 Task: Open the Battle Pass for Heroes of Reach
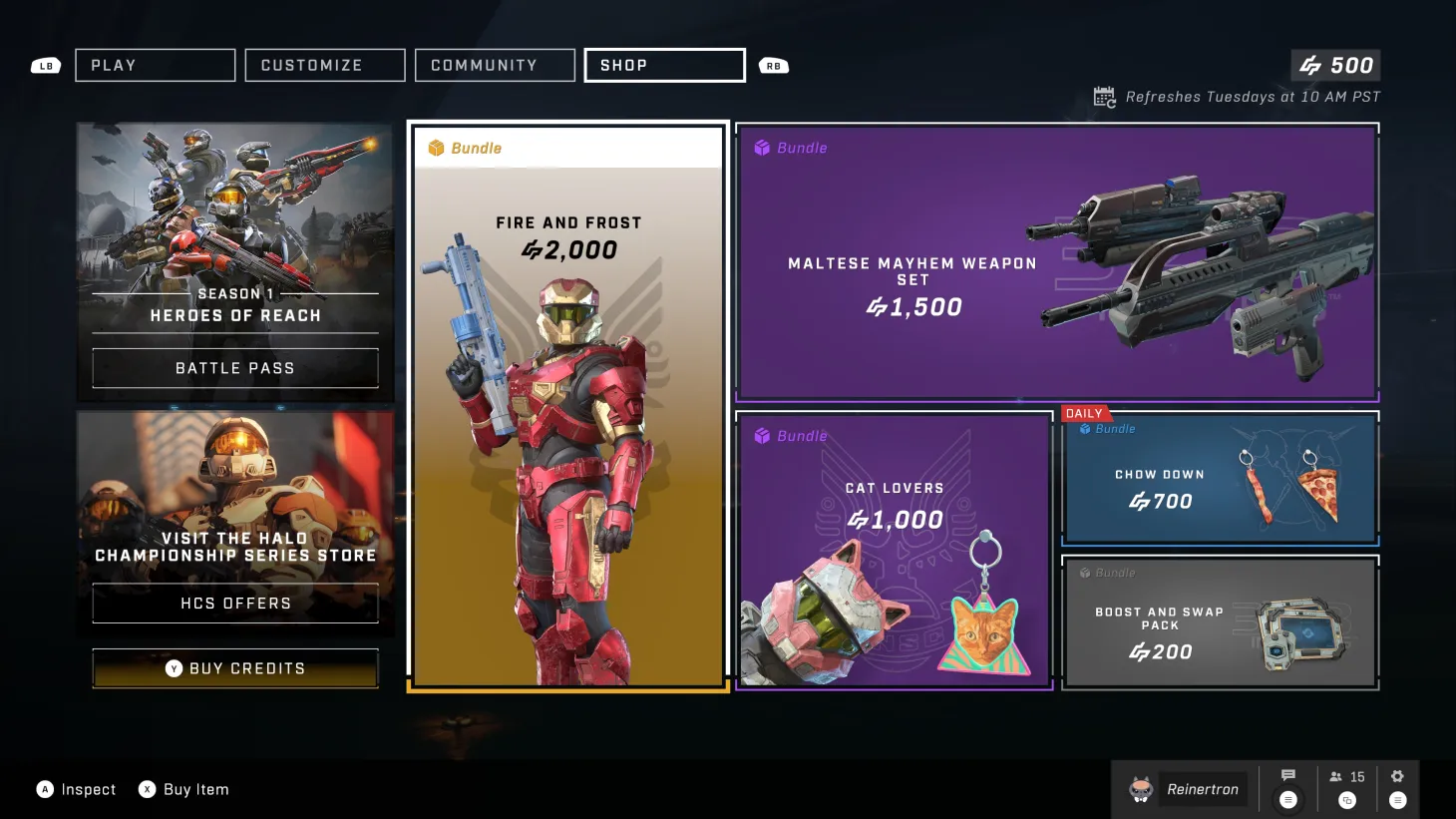click(x=235, y=367)
